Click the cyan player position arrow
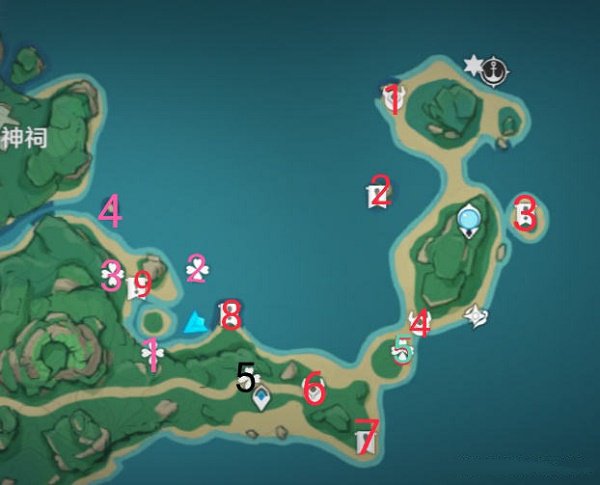600x485 pixels. 196,322
